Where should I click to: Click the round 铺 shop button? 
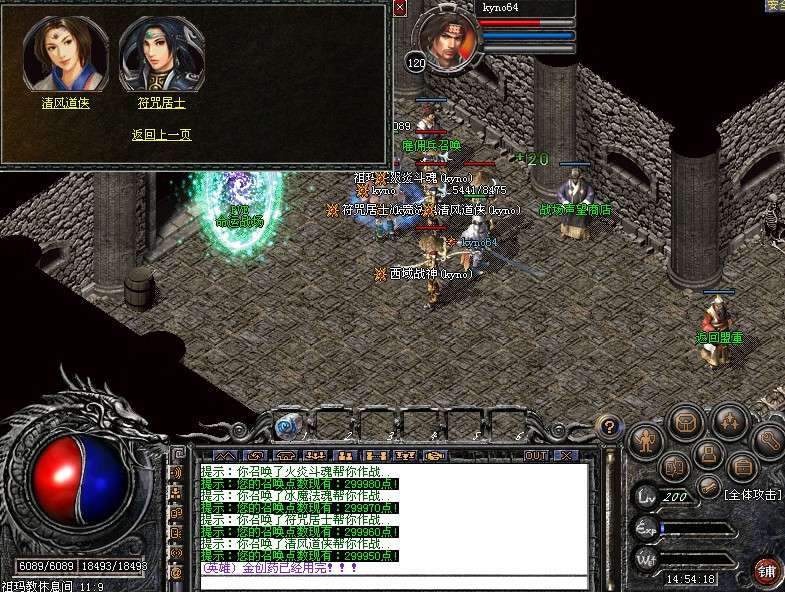pyautogui.click(x=767, y=571)
